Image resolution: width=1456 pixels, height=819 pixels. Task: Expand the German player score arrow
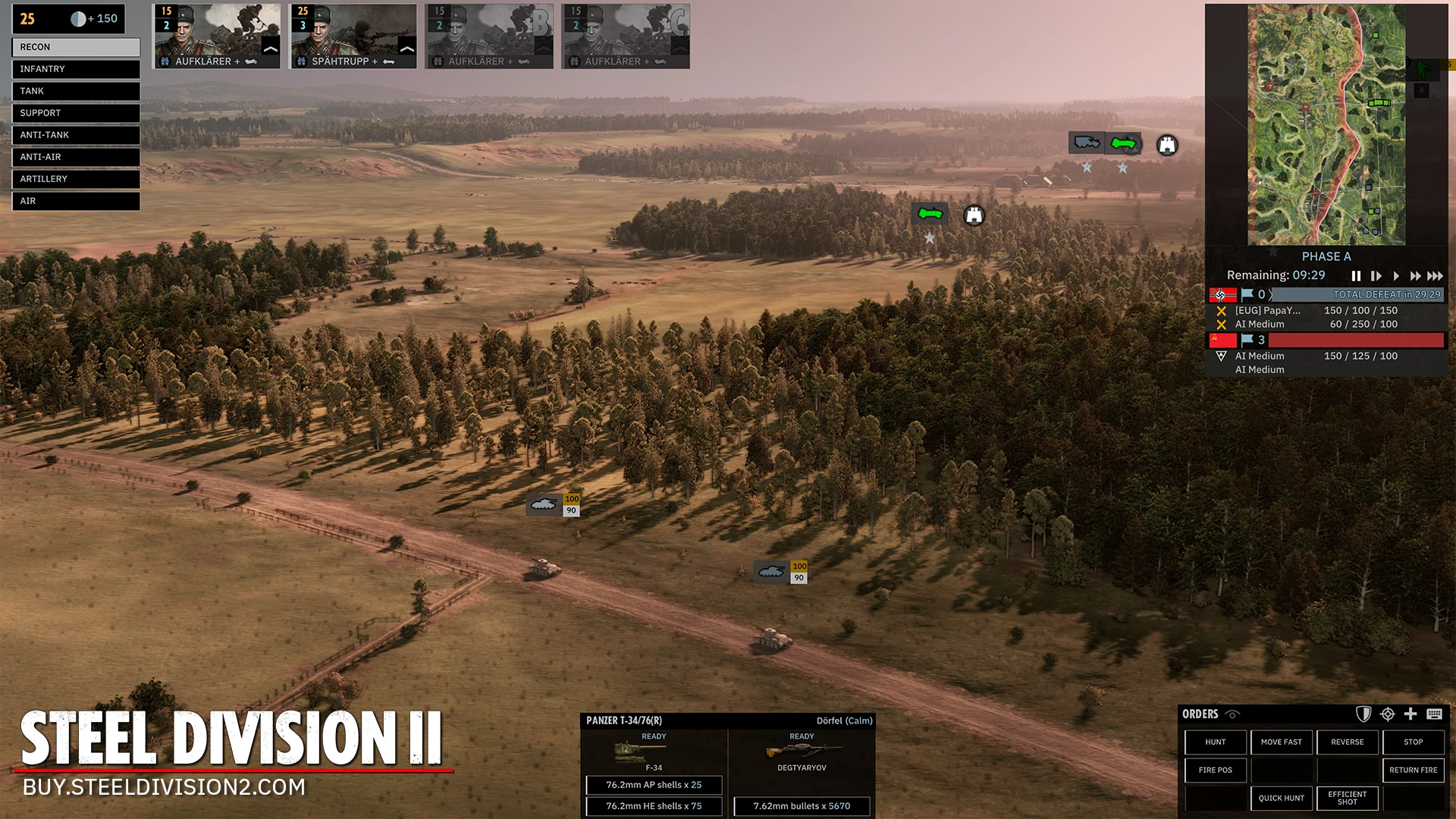click(1269, 294)
